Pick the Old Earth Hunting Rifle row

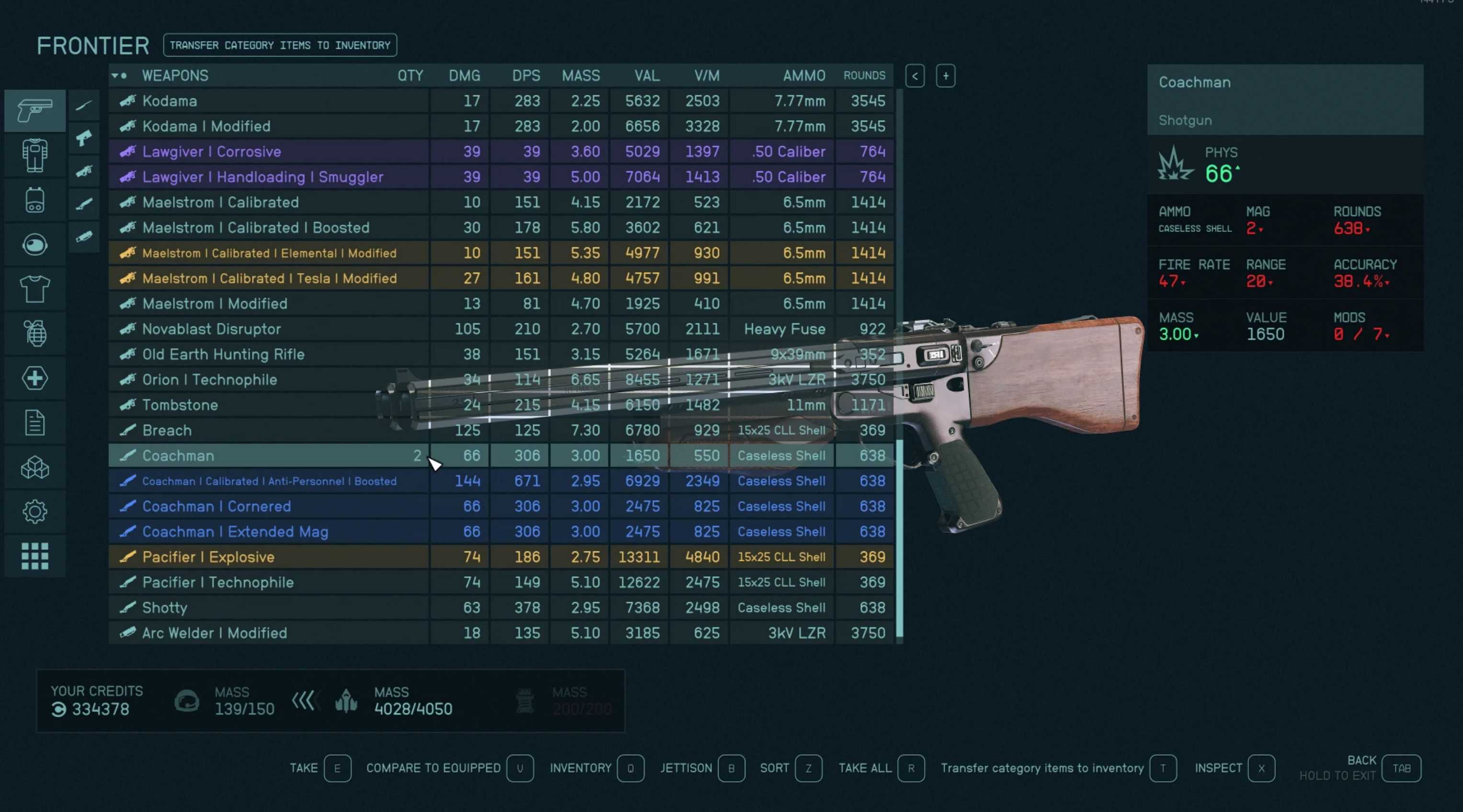223,355
